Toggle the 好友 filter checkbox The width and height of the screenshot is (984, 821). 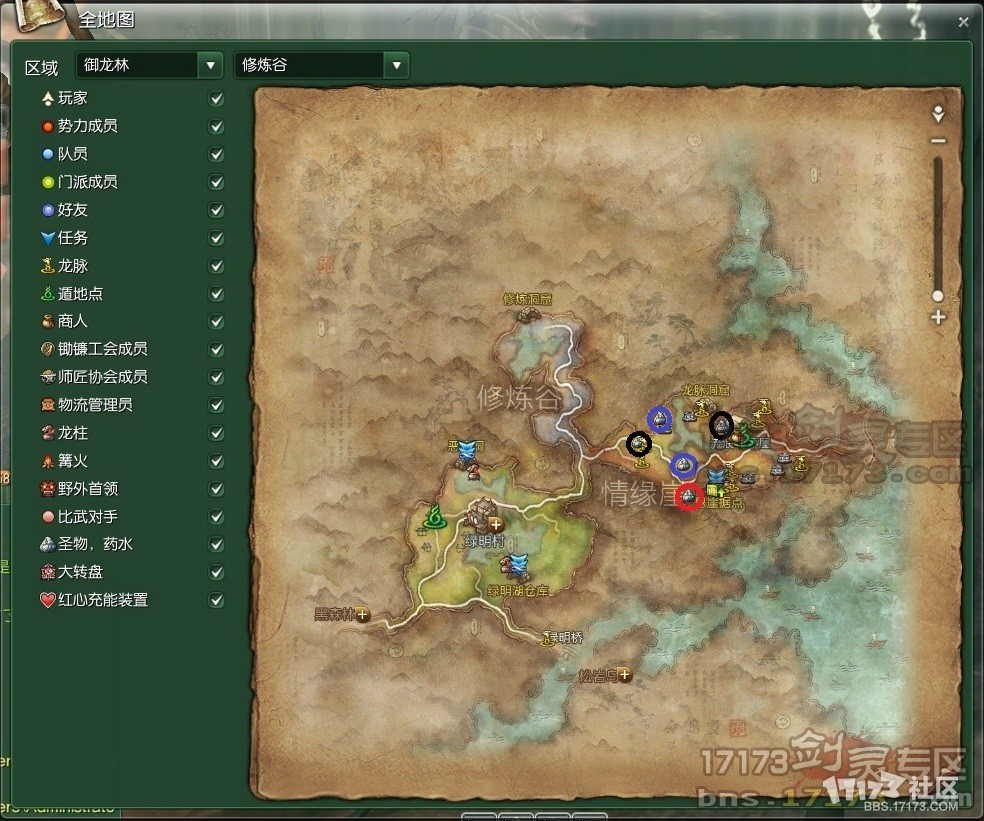[216, 211]
